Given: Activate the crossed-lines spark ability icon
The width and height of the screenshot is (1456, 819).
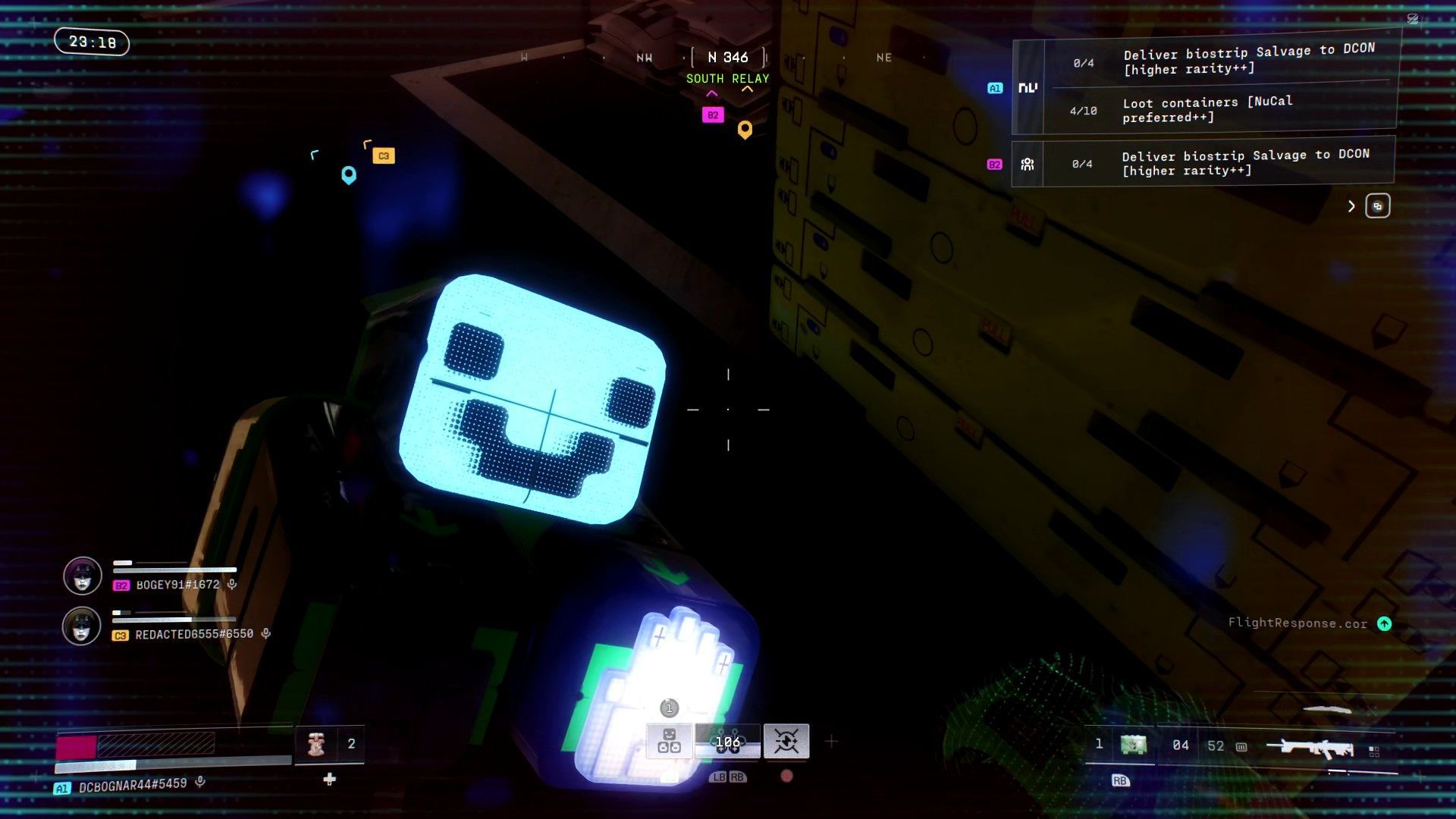Looking at the screenshot, I should 786,742.
